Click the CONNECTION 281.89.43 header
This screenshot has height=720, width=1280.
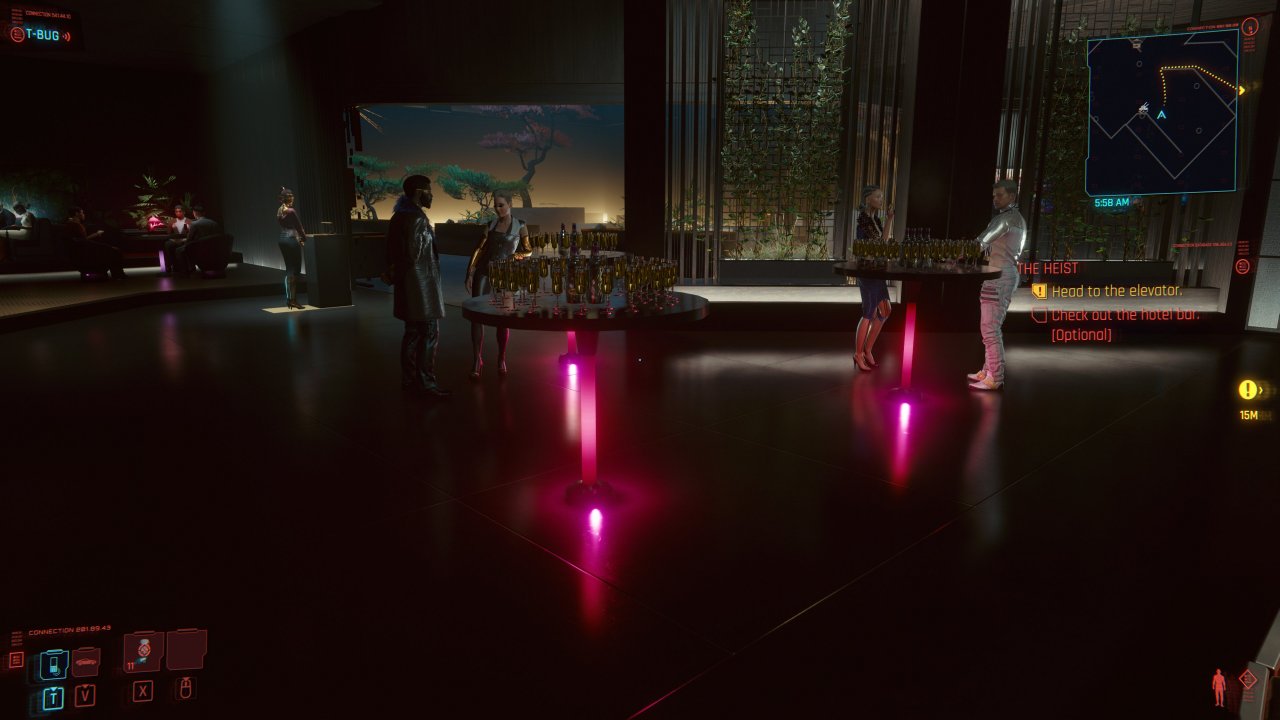coord(68,628)
